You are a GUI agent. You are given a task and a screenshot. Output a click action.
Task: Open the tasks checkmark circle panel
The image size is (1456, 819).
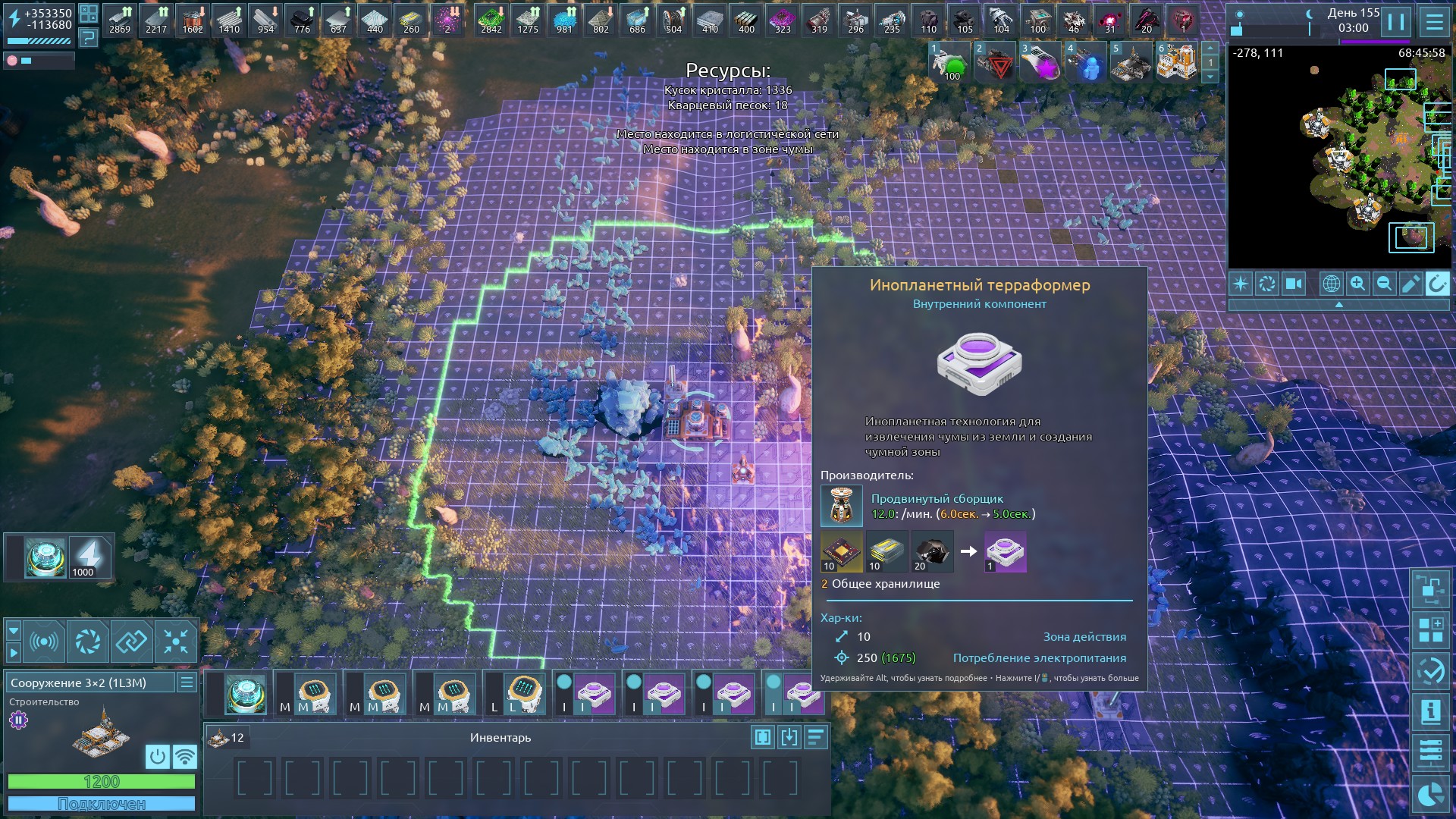(1430, 670)
